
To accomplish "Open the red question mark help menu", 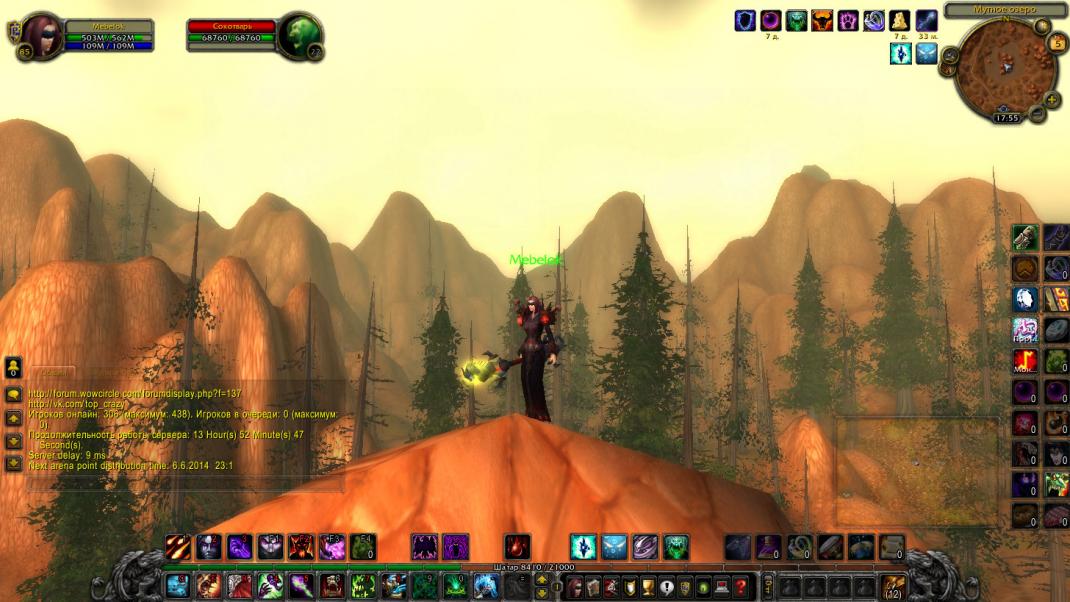I will point(741,586).
